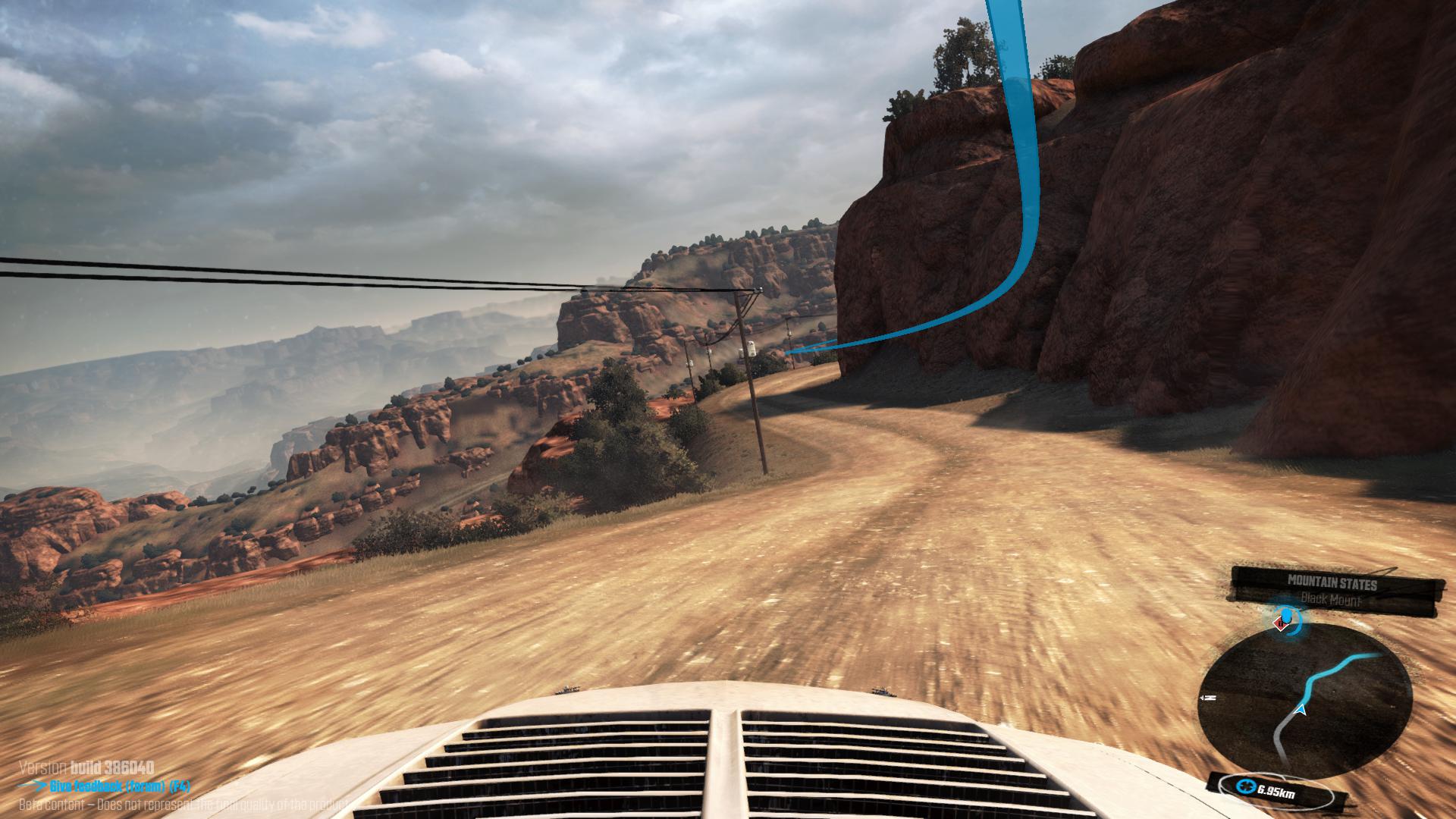1456x819 pixels.
Task: Click the Mountain States region banner
Action: click(x=1332, y=583)
